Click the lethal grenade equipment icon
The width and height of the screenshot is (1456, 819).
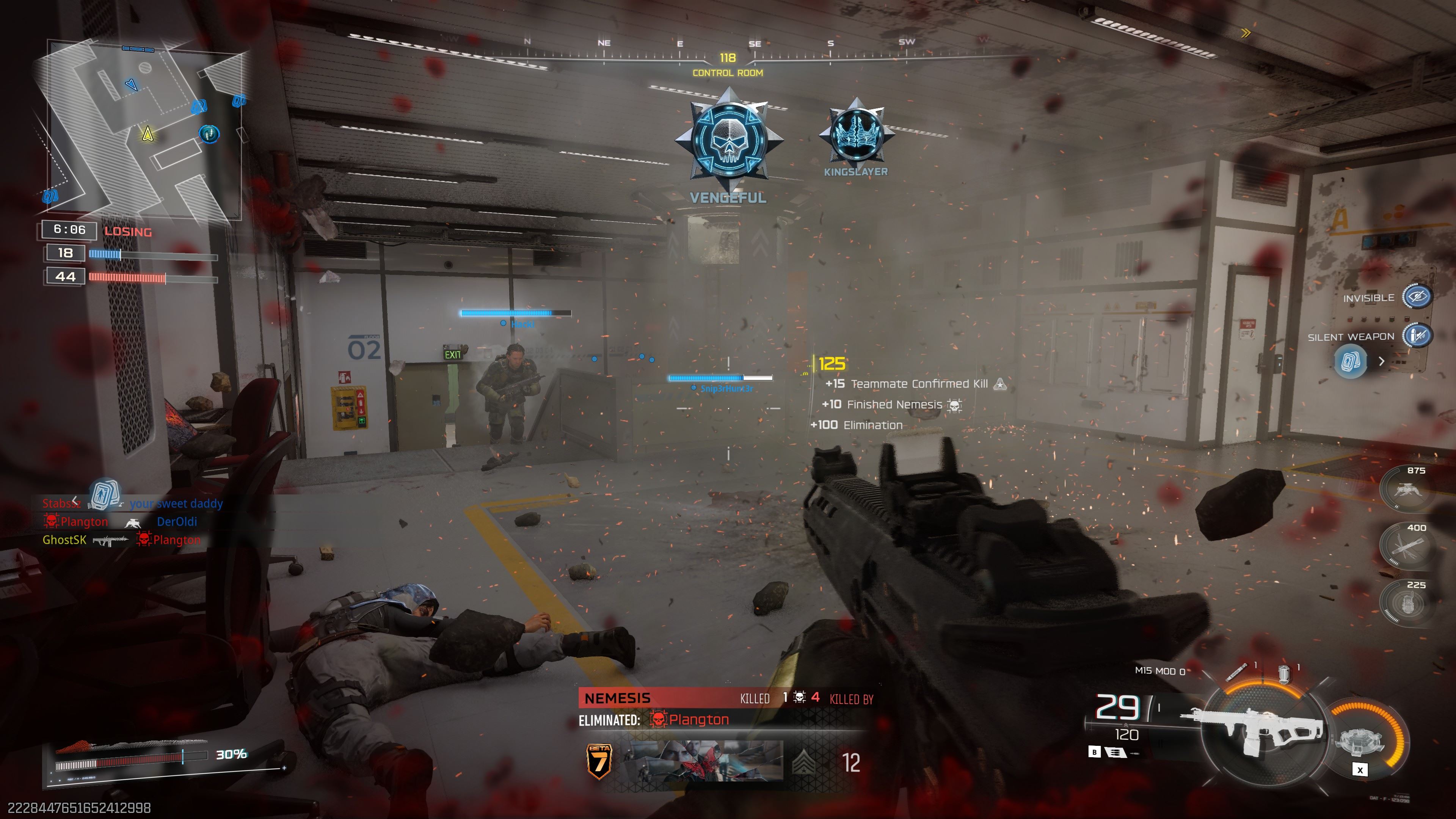point(1236,673)
